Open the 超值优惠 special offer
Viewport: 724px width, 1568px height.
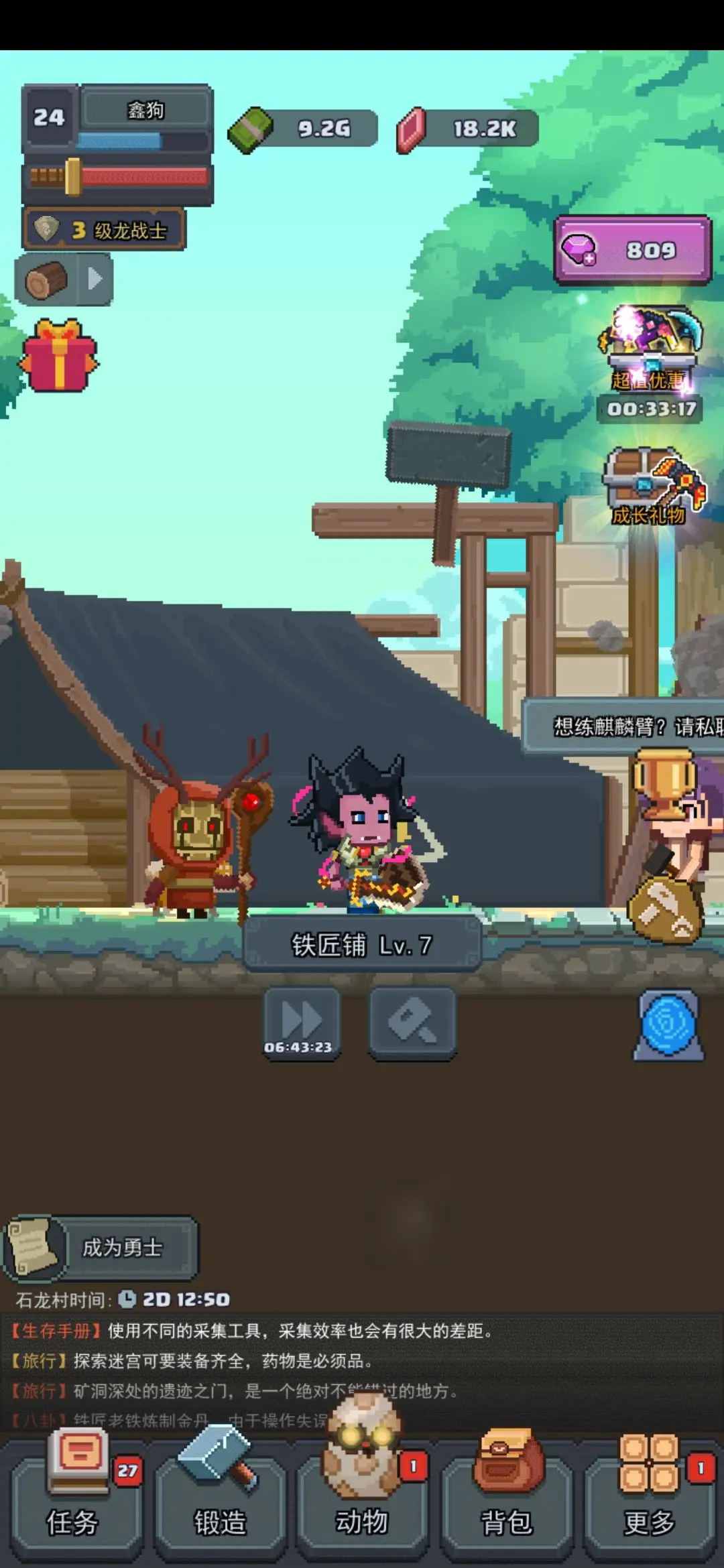(x=649, y=355)
